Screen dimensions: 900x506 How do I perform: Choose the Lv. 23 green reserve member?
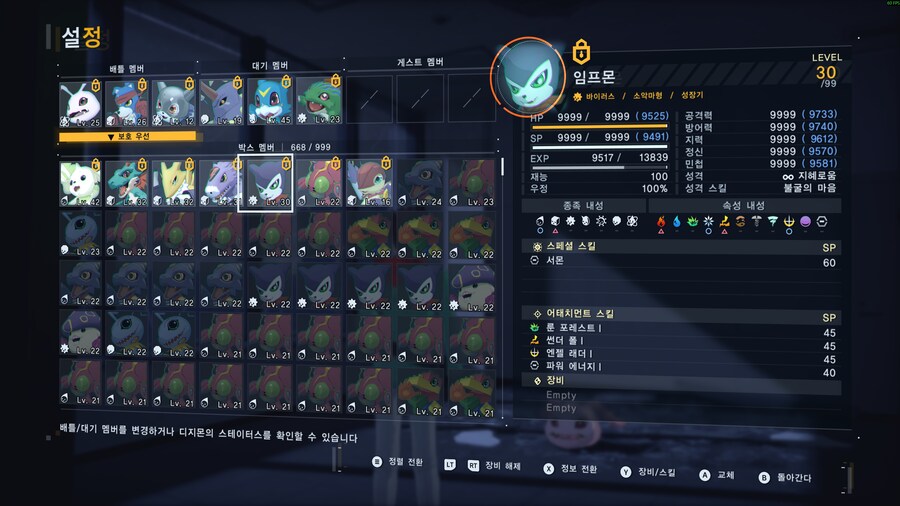click(x=317, y=104)
